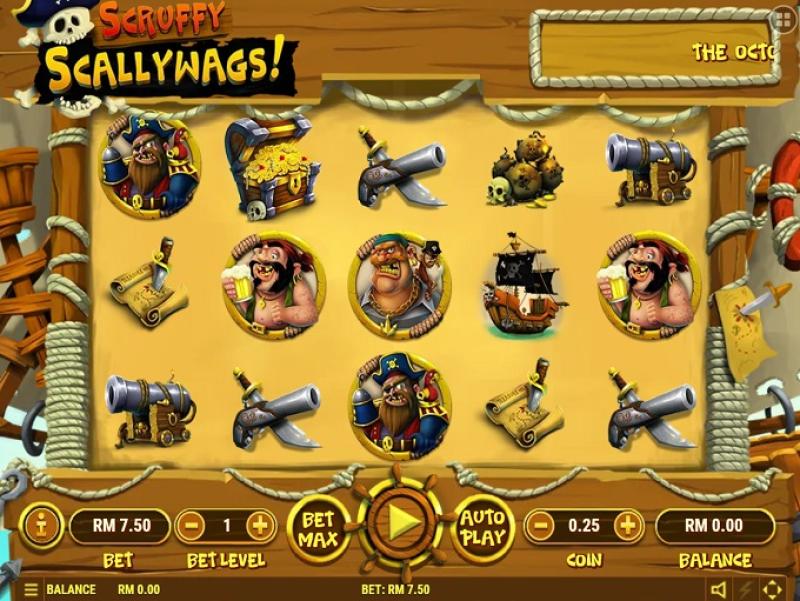Open the hamburger menu in bottom bar
Screen dimensions: 800x601
coord(31,590)
